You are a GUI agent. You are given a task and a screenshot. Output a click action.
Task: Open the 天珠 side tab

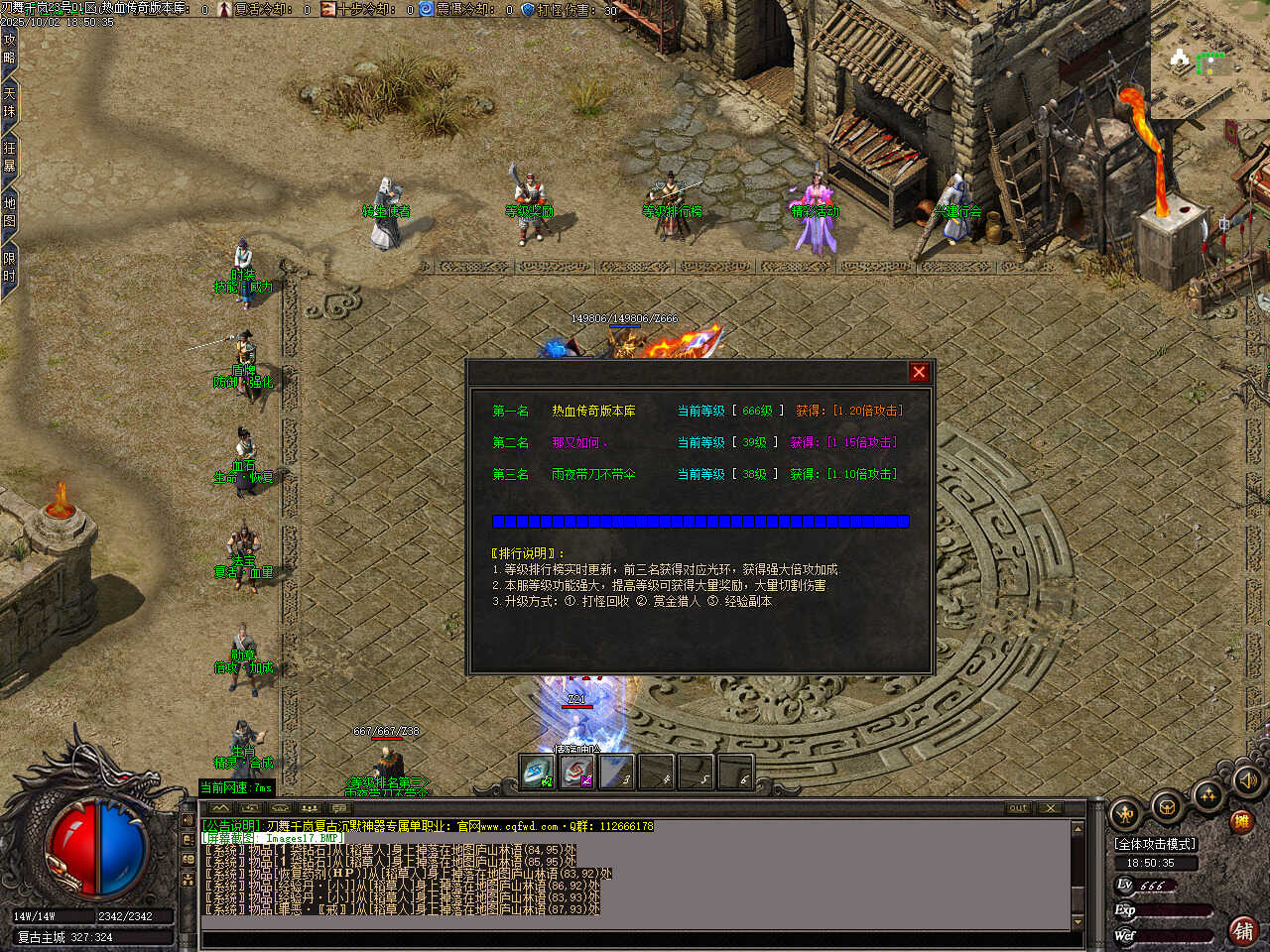point(9,103)
